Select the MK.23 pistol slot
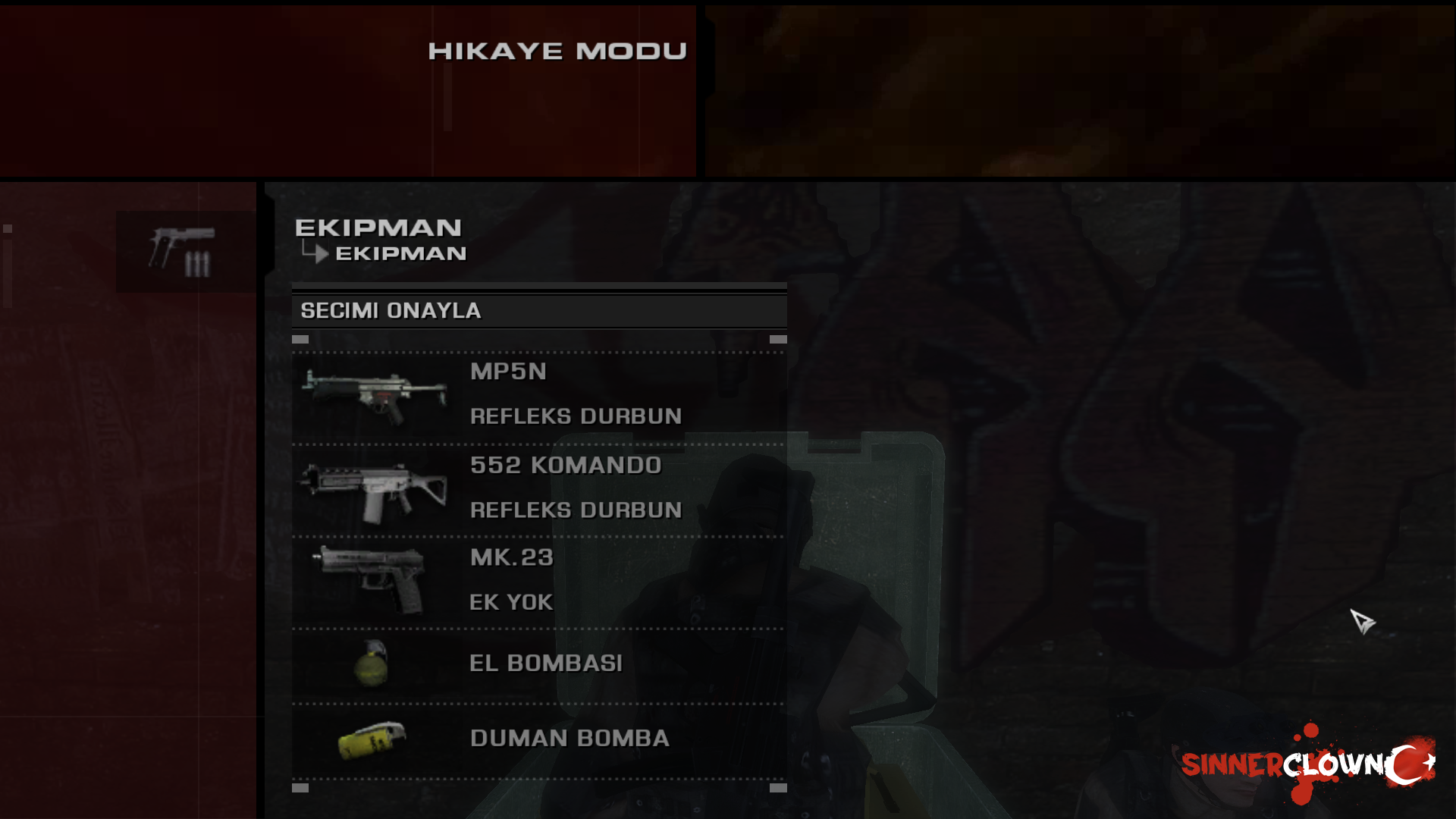The width and height of the screenshot is (1456, 819). pos(512,557)
